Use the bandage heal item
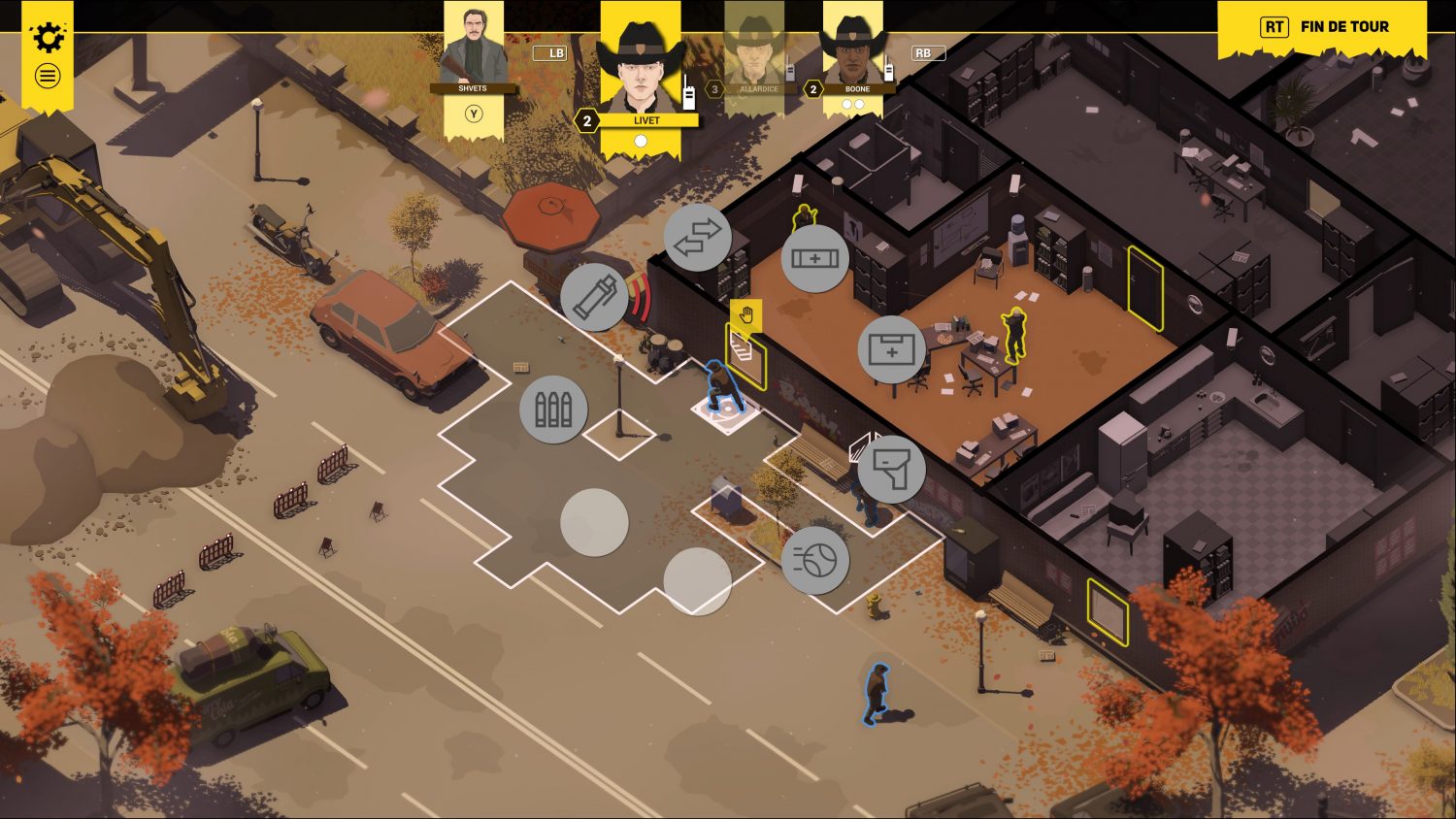This screenshot has width=1456, height=819. click(x=814, y=258)
